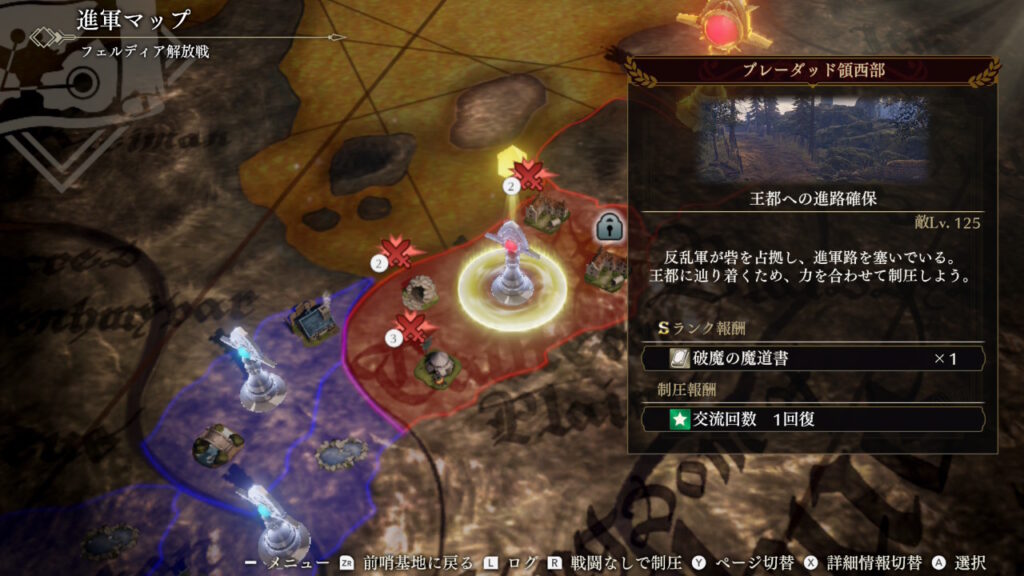Choose the crossed-swords battle marker numbered 3

[x=410, y=327]
